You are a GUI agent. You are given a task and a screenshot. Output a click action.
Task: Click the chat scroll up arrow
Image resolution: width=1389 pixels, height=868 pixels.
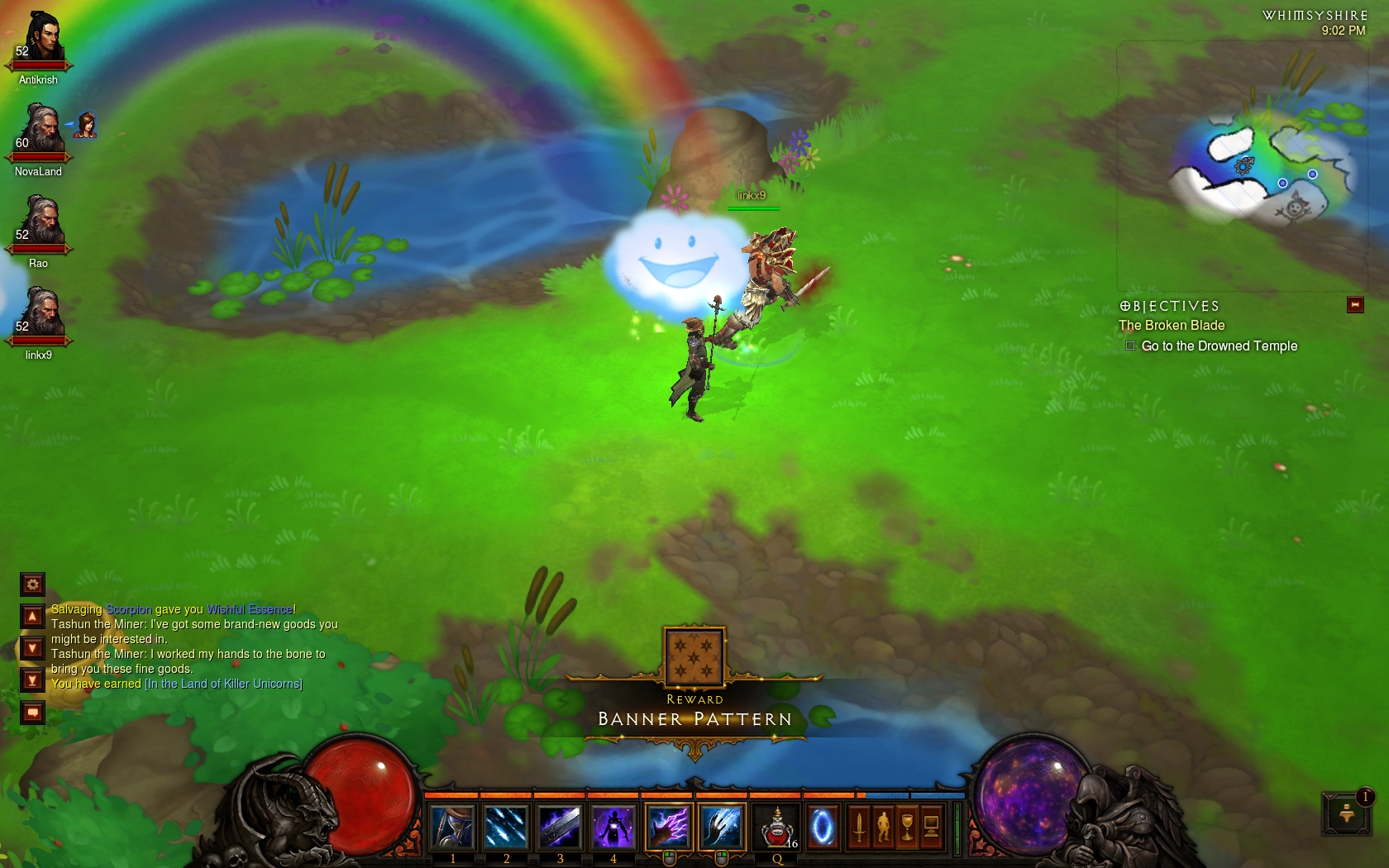(32, 617)
